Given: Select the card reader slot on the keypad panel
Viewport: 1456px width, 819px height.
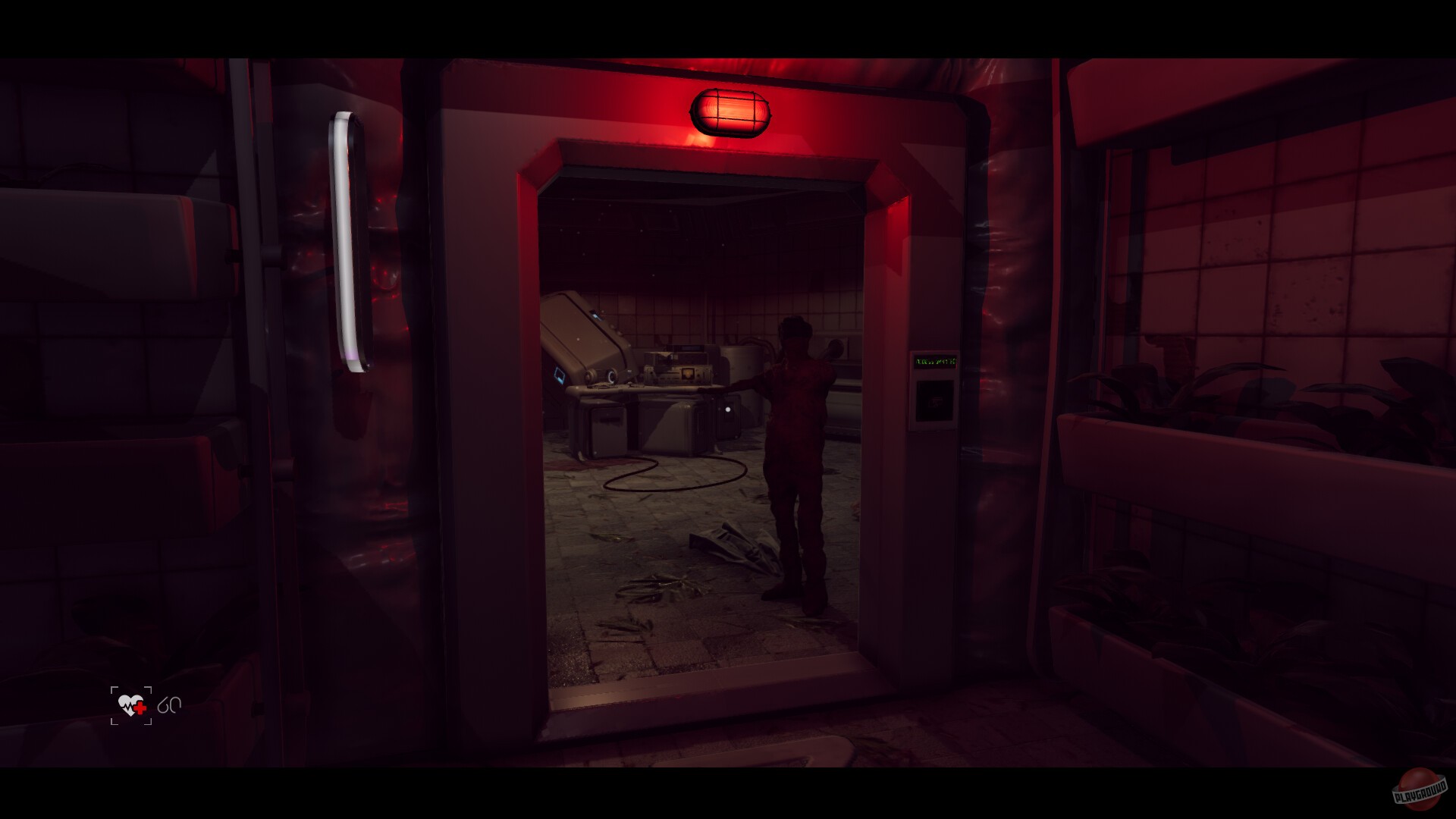Looking at the screenshot, I should pos(935,400).
